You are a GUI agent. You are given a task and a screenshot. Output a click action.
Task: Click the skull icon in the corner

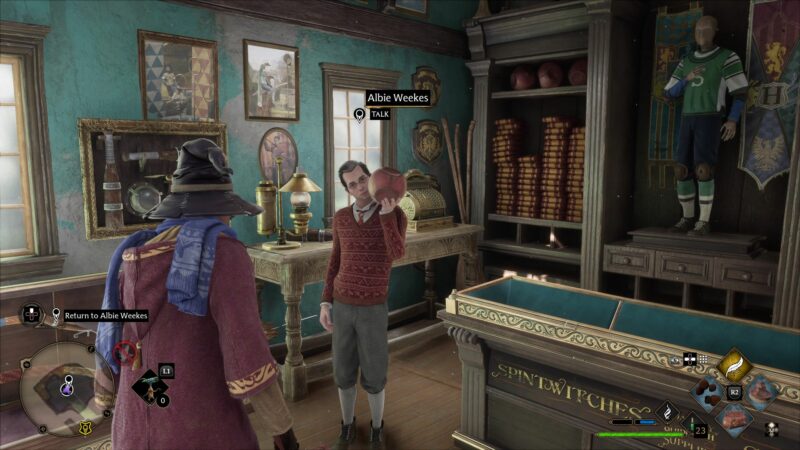[x=772, y=429]
